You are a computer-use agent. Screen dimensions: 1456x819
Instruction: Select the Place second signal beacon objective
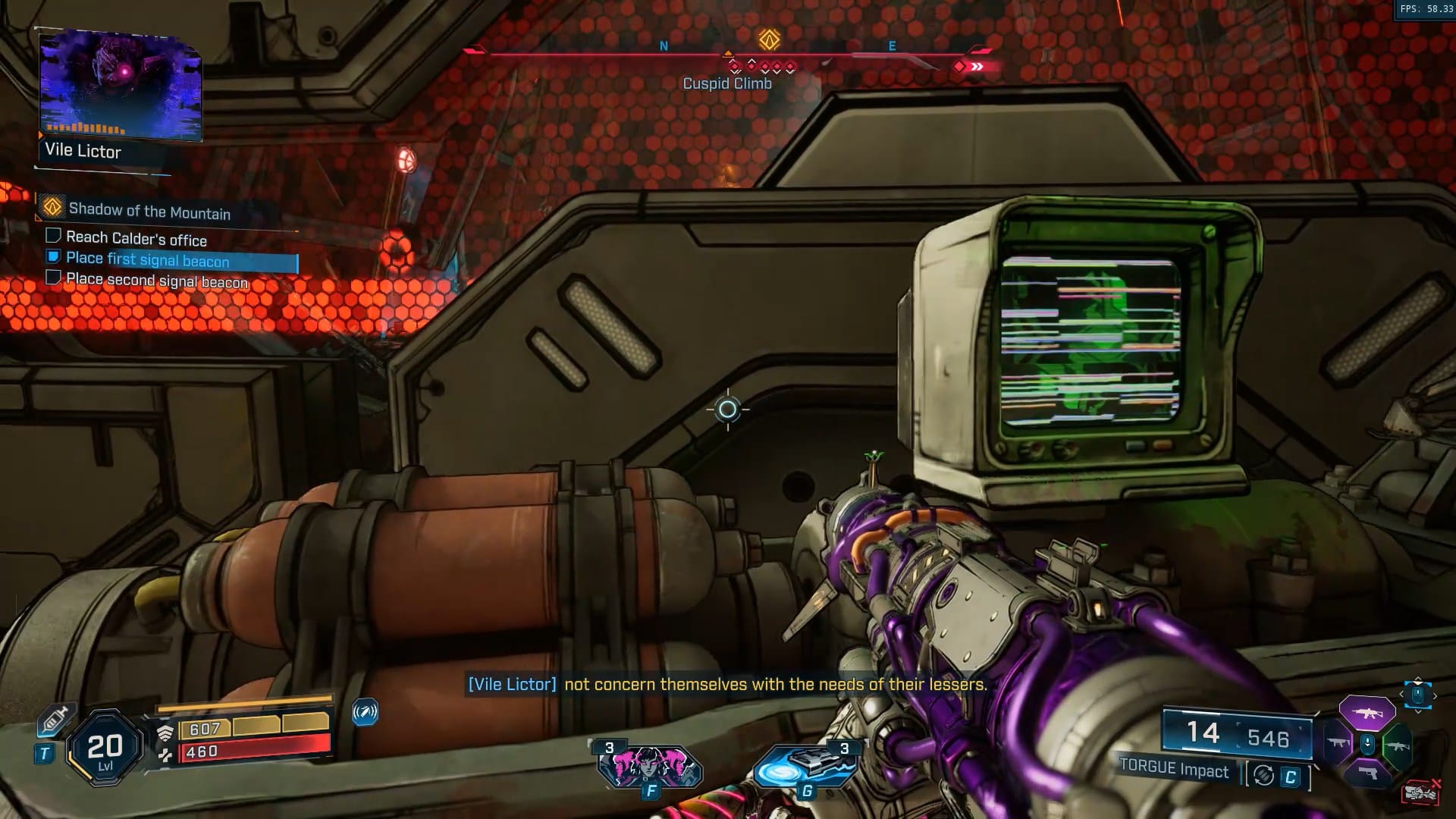tap(156, 280)
